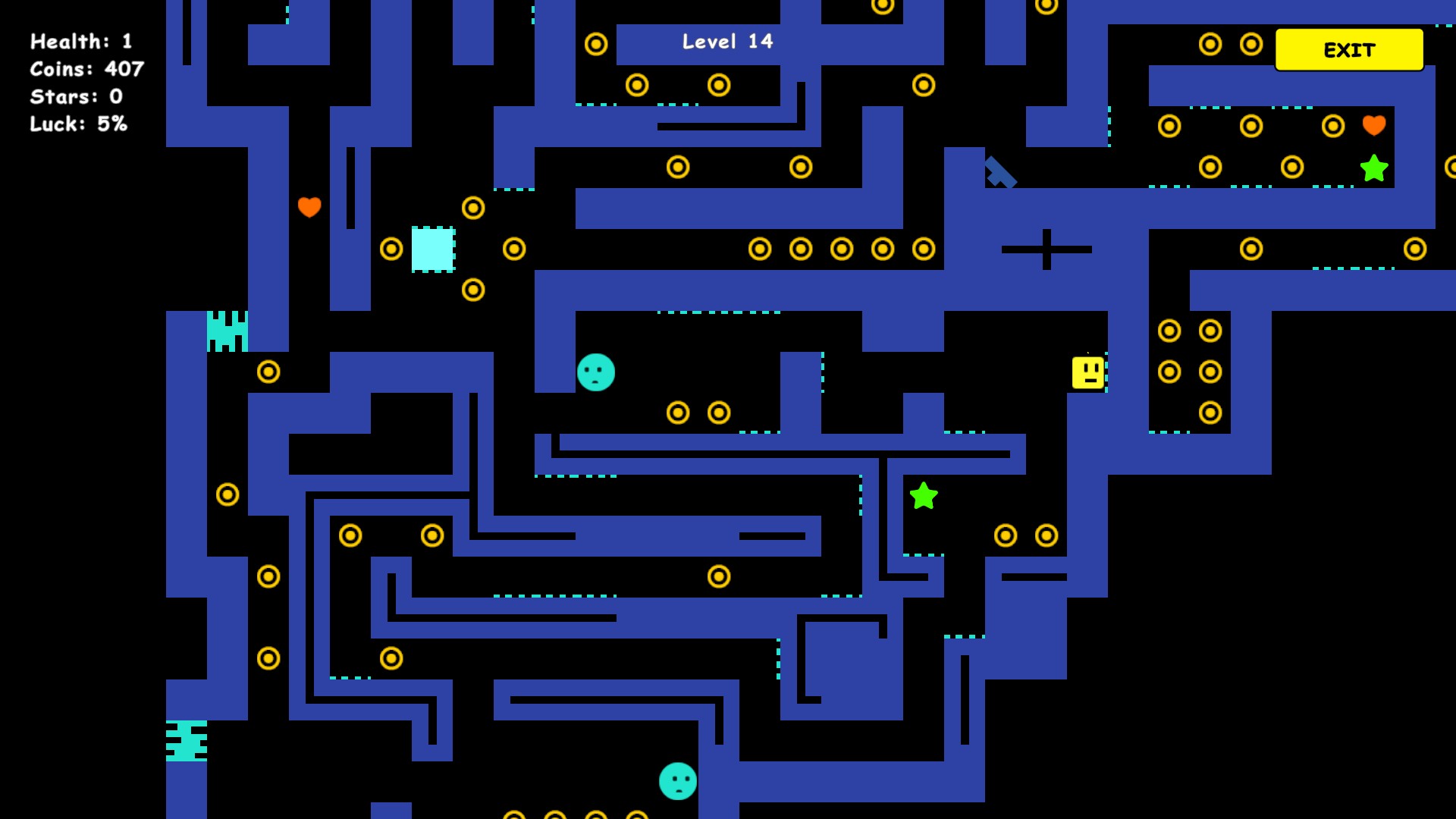Viewport: 1456px width, 819px height.
Task: Click the Luck: 5% stat readout
Action: pos(77,124)
